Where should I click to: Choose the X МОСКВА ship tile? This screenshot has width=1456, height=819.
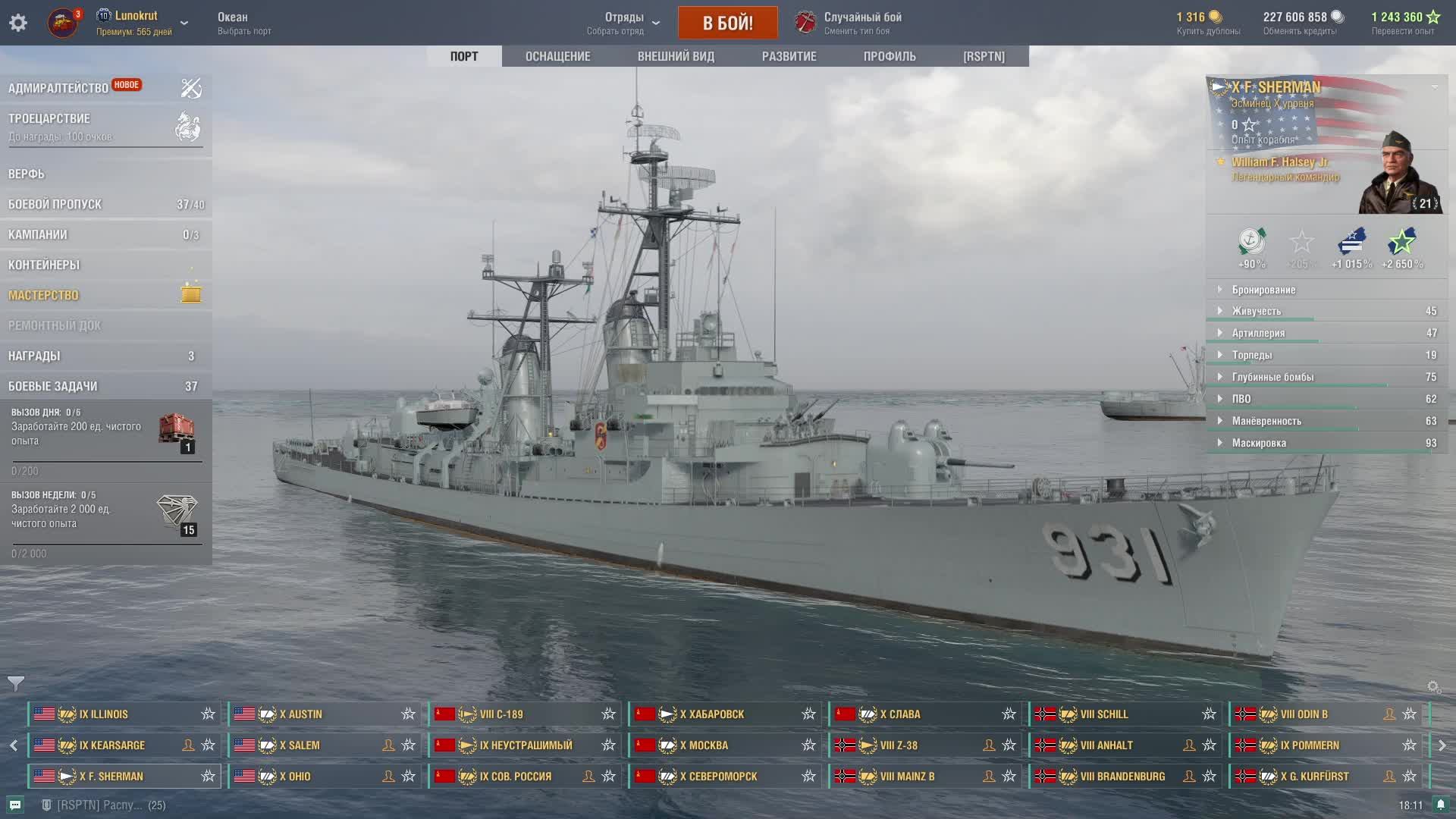pos(705,745)
